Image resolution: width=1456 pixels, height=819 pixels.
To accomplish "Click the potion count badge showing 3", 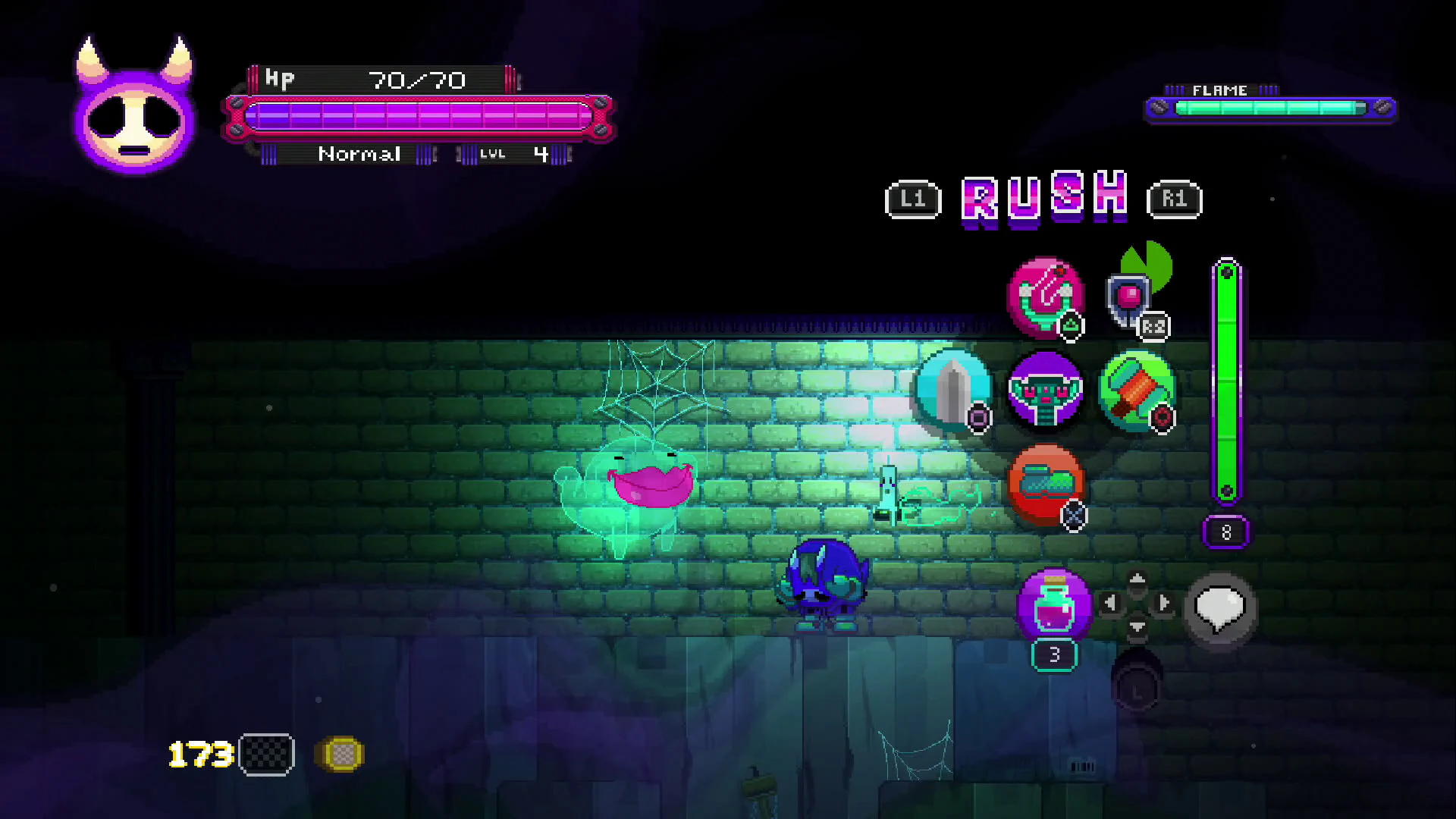I will click(1053, 654).
